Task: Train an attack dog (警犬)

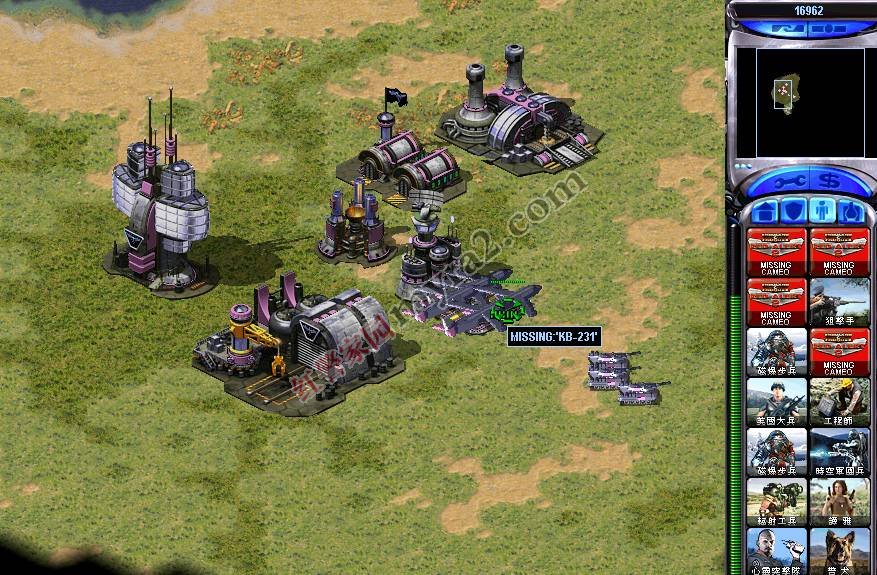Action: pyautogui.click(x=839, y=550)
